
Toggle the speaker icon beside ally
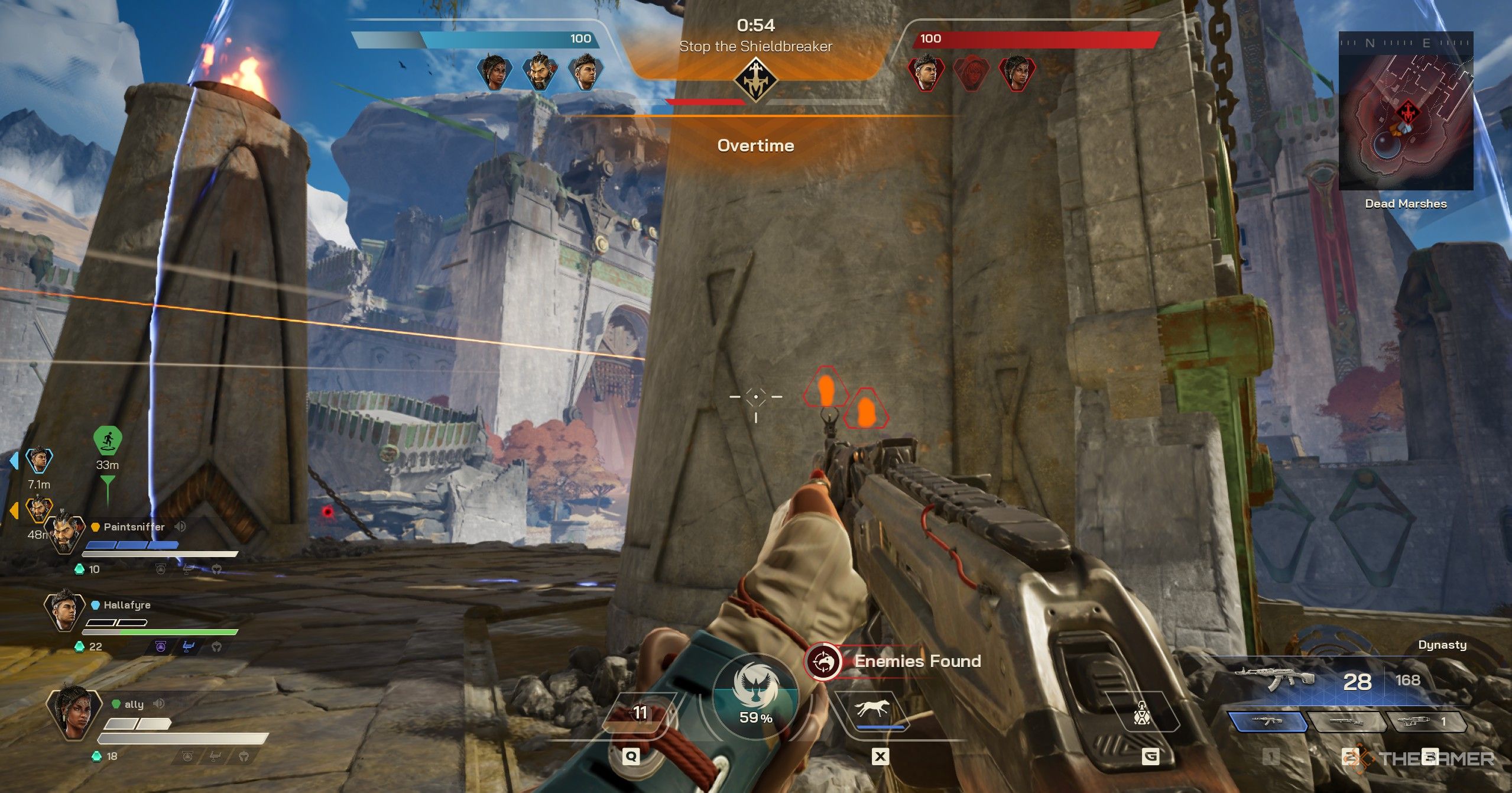158,704
